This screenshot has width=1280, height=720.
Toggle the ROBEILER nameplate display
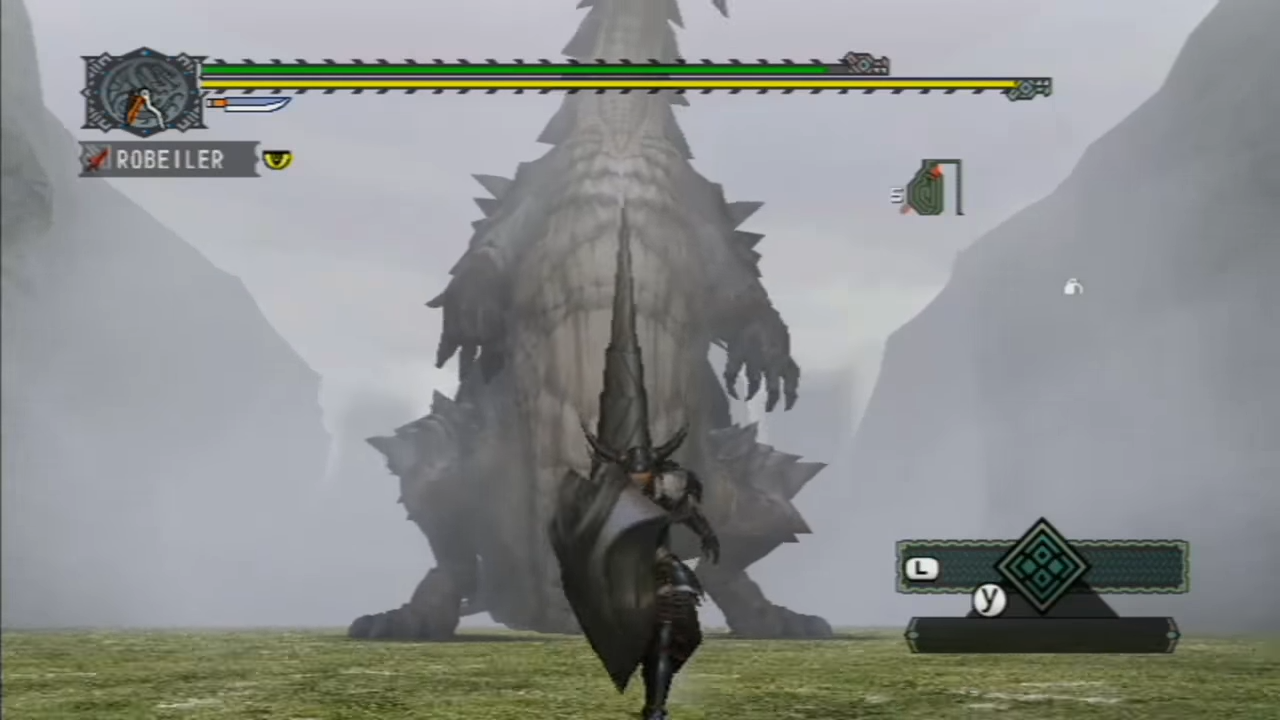(x=170, y=160)
